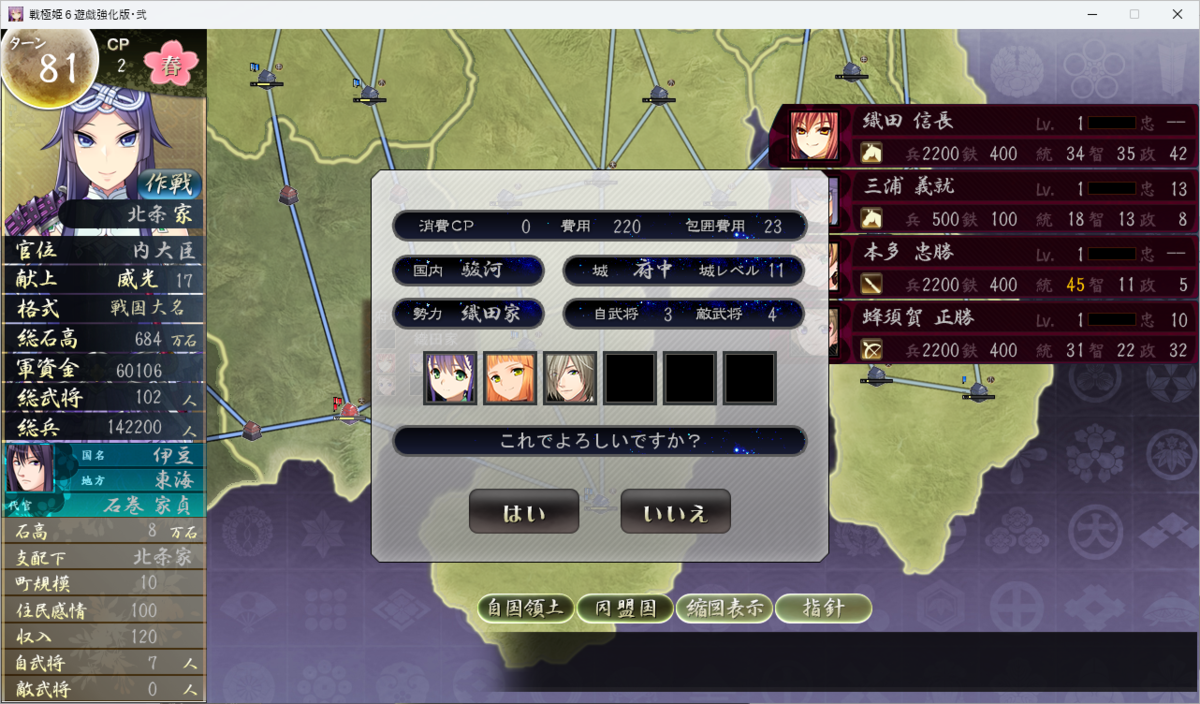The height and width of the screenshot is (704, 1200).
Task: Show the 同盟国 allied nations view
Action: click(x=625, y=608)
